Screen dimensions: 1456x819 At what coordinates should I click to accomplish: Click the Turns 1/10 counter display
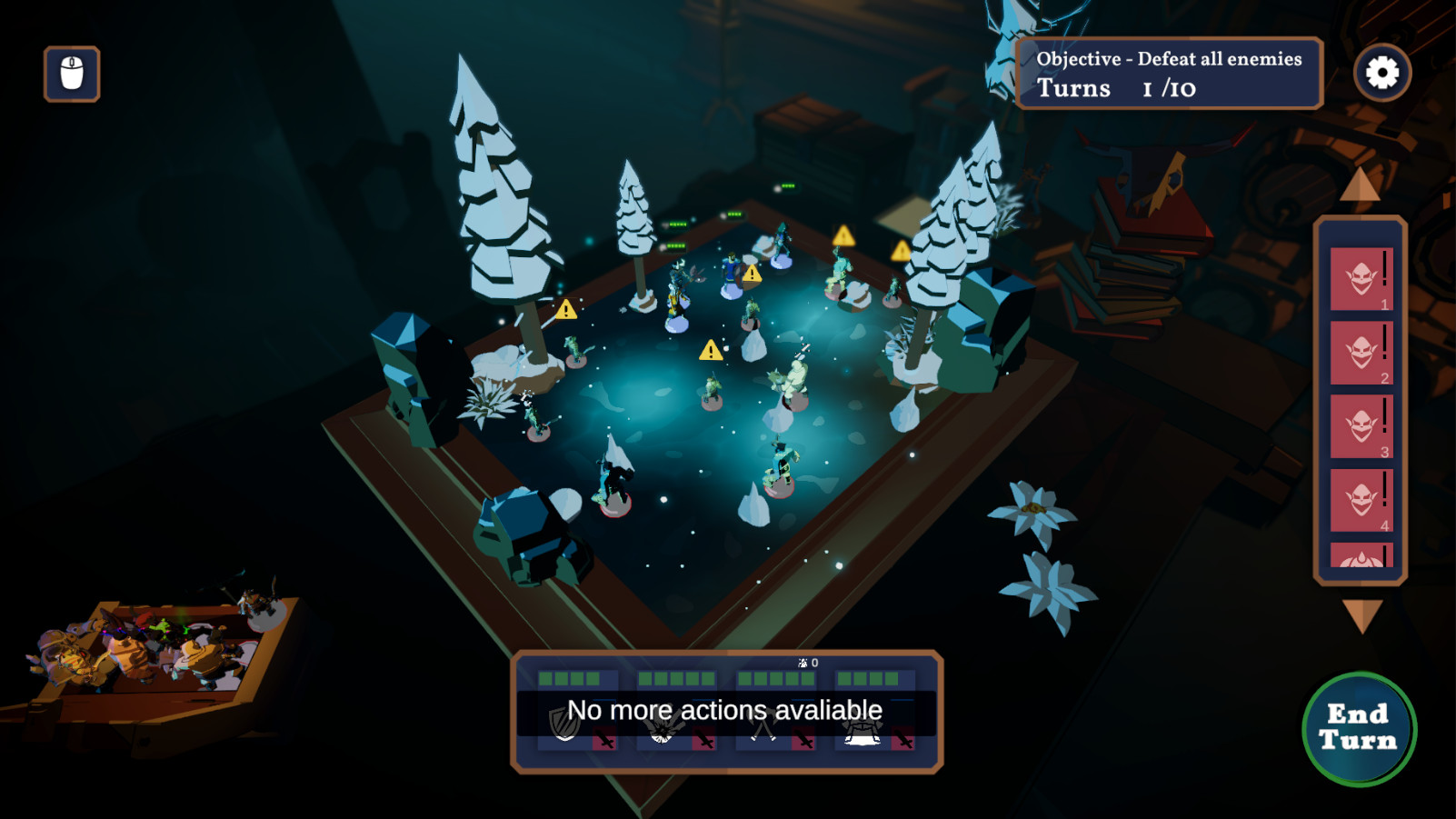[1118, 89]
